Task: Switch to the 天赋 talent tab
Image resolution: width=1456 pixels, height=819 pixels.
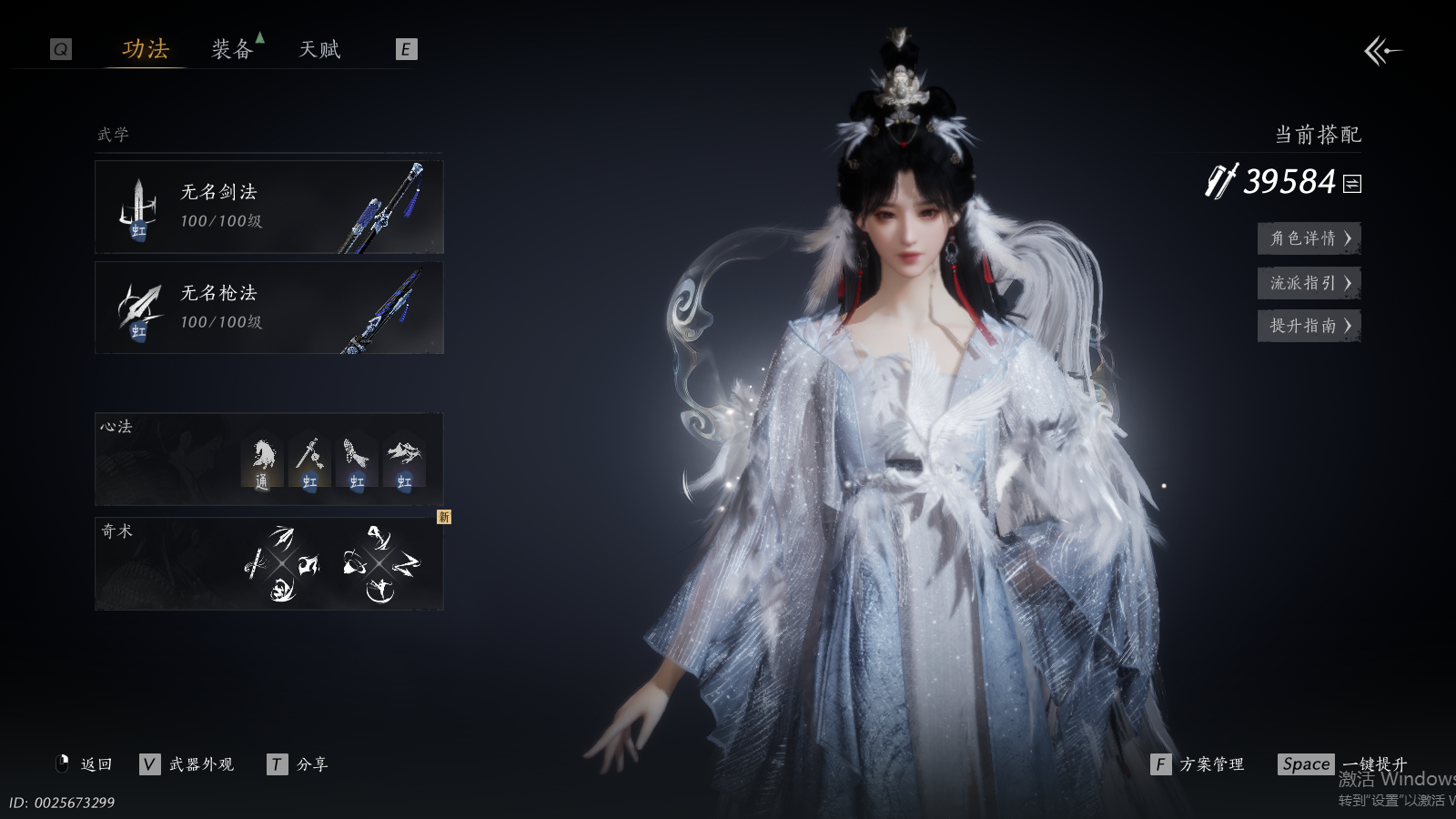Action: tap(319, 49)
